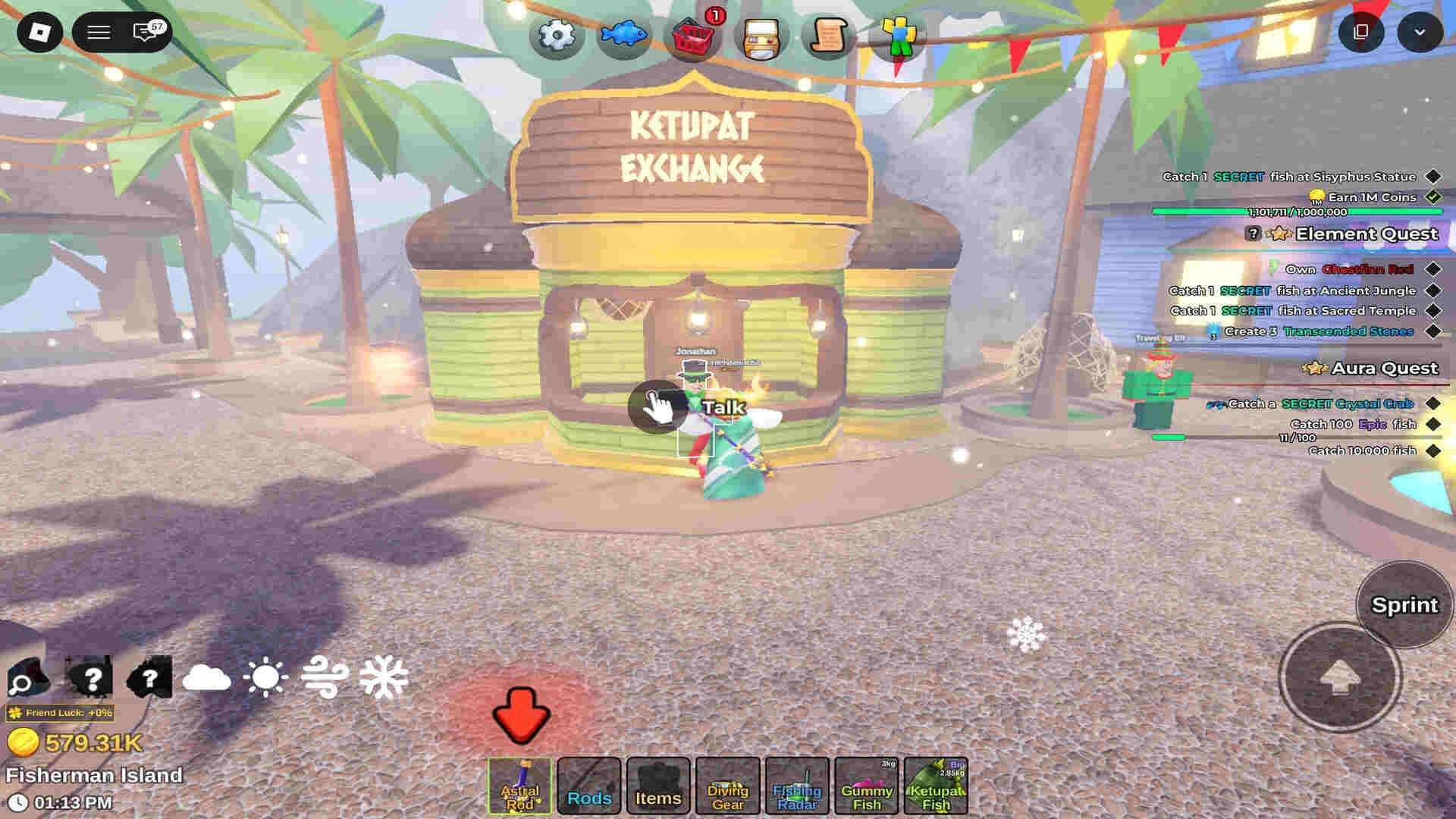The width and height of the screenshot is (1456, 819).
Task: Toggle the Earn 1M Coins quest checkmark
Action: tap(1431, 196)
